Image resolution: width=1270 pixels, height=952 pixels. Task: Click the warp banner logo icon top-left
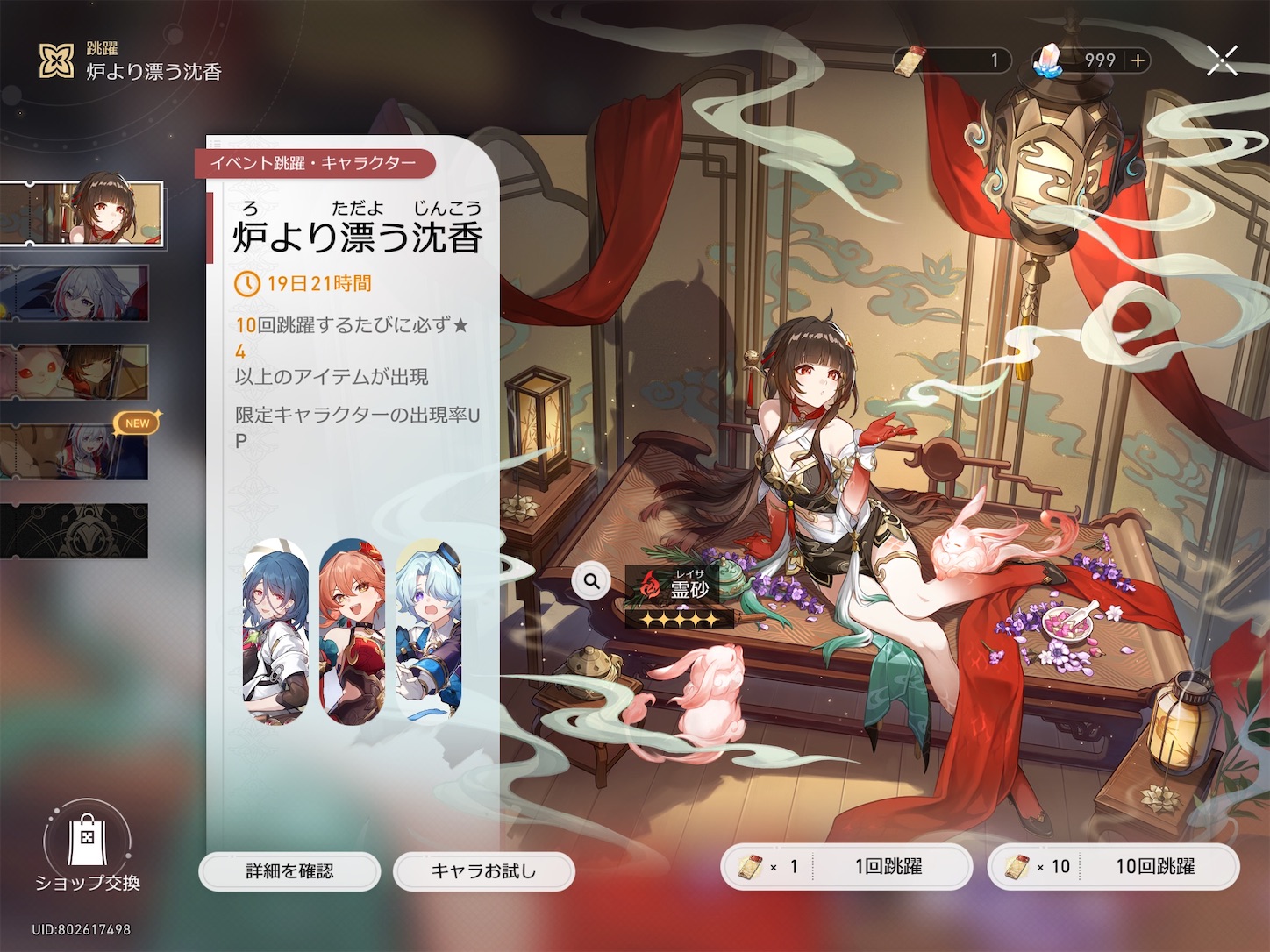[x=56, y=60]
